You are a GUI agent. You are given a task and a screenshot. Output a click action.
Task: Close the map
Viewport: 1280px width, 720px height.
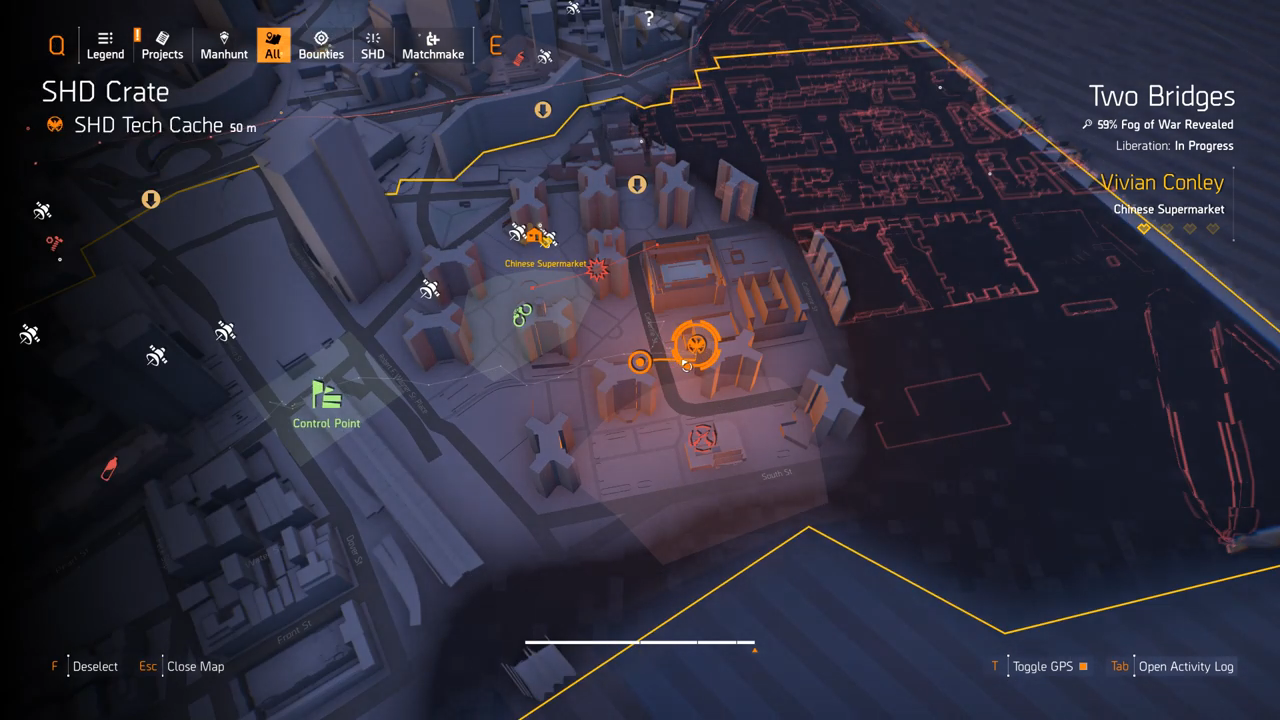pos(194,666)
